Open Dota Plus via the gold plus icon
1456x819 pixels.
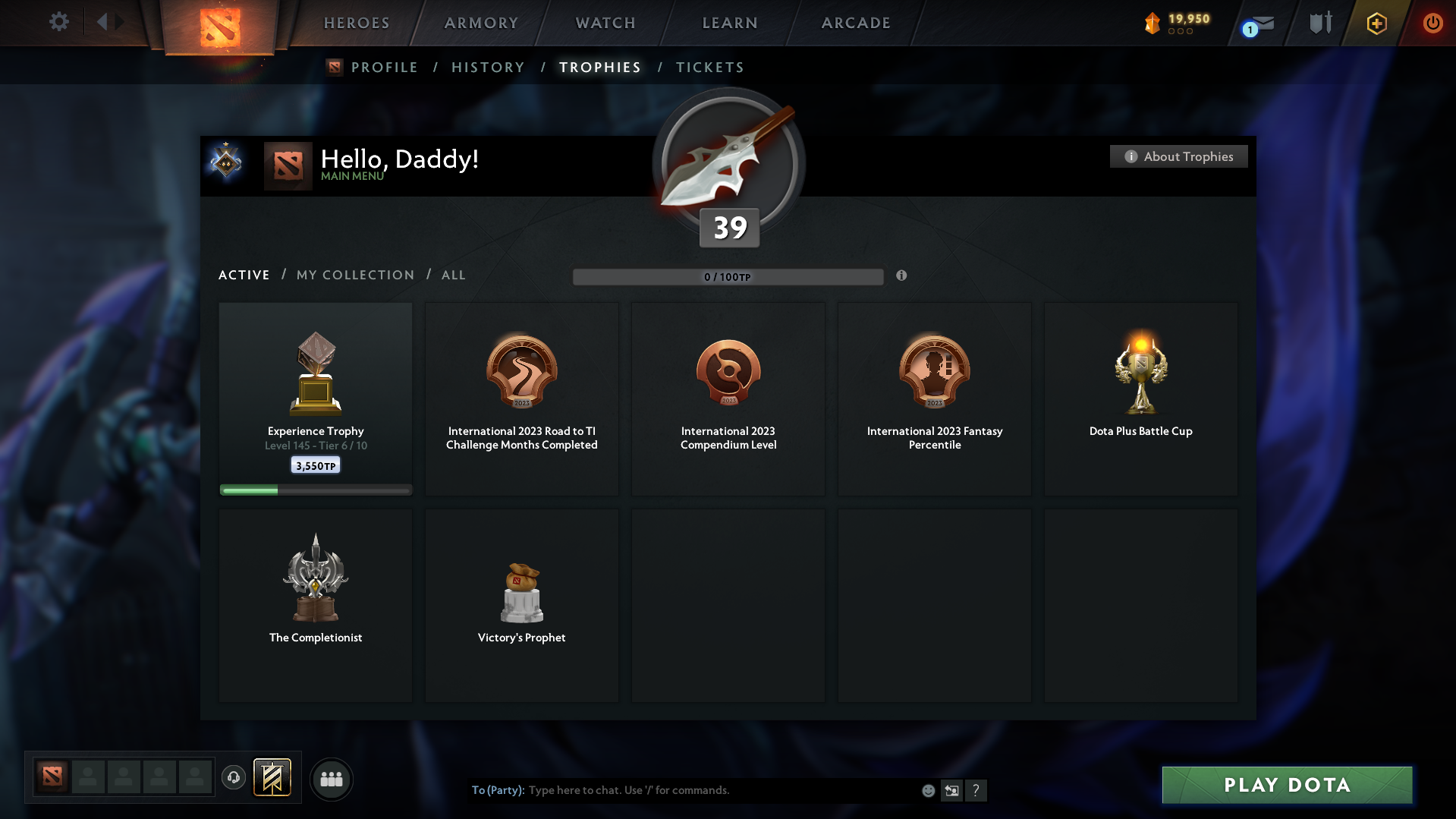tap(1376, 23)
